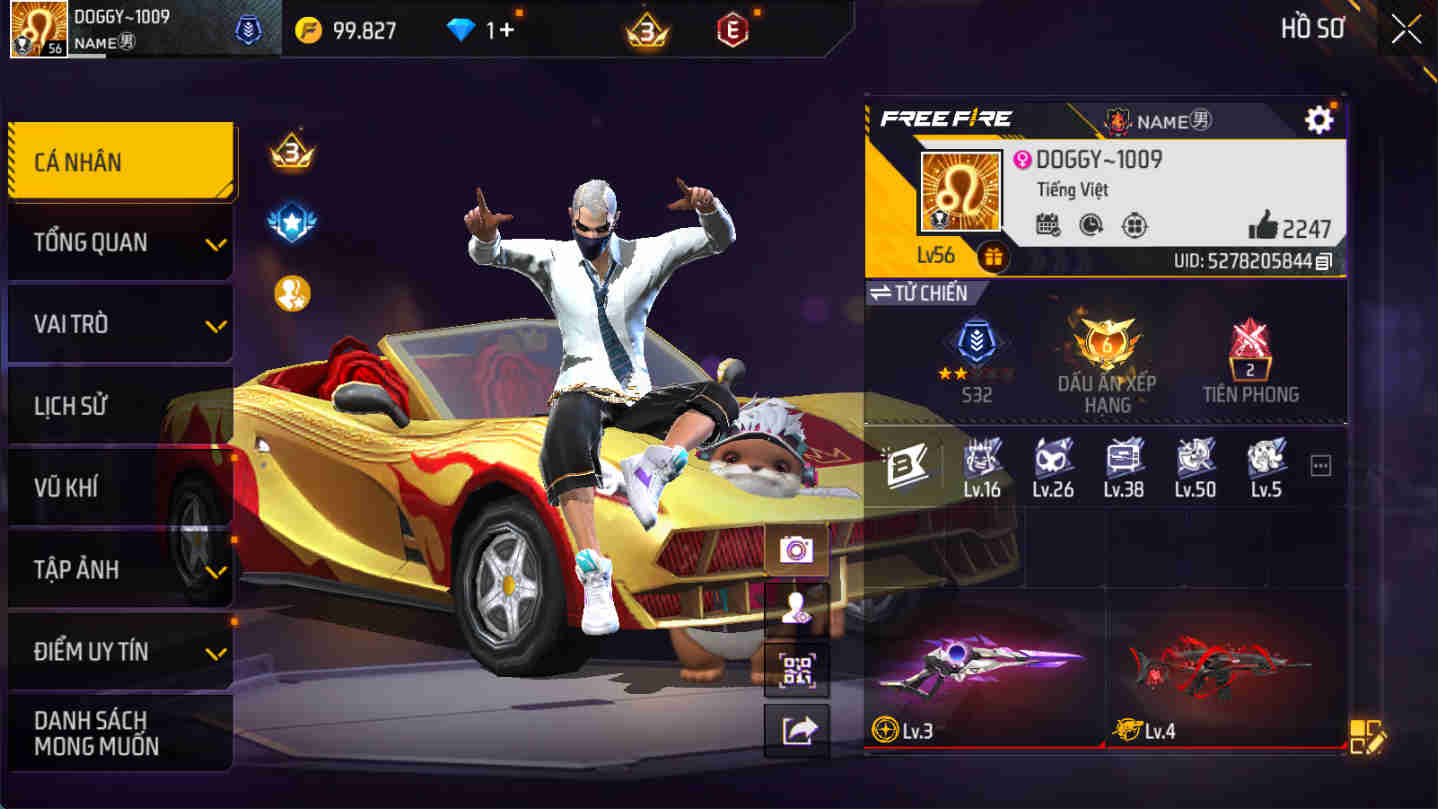This screenshot has height=809, width=1438.
Task: Open the gold coin balance icon
Action: (x=310, y=29)
